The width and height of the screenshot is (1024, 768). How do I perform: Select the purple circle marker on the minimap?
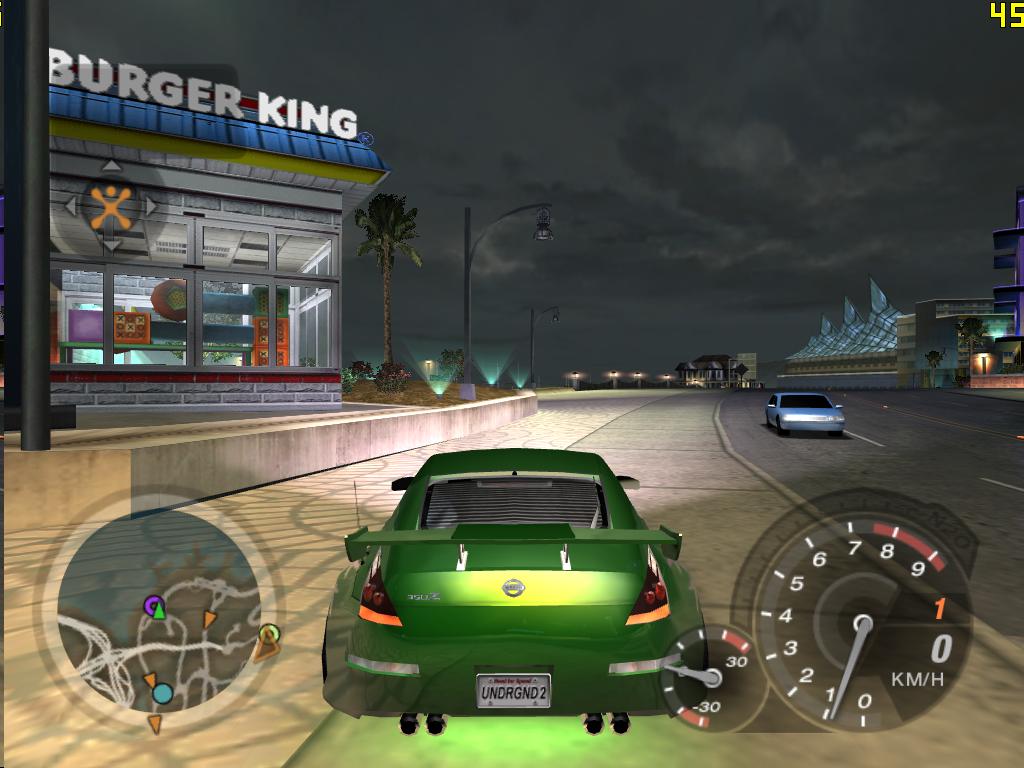[x=154, y=604]
